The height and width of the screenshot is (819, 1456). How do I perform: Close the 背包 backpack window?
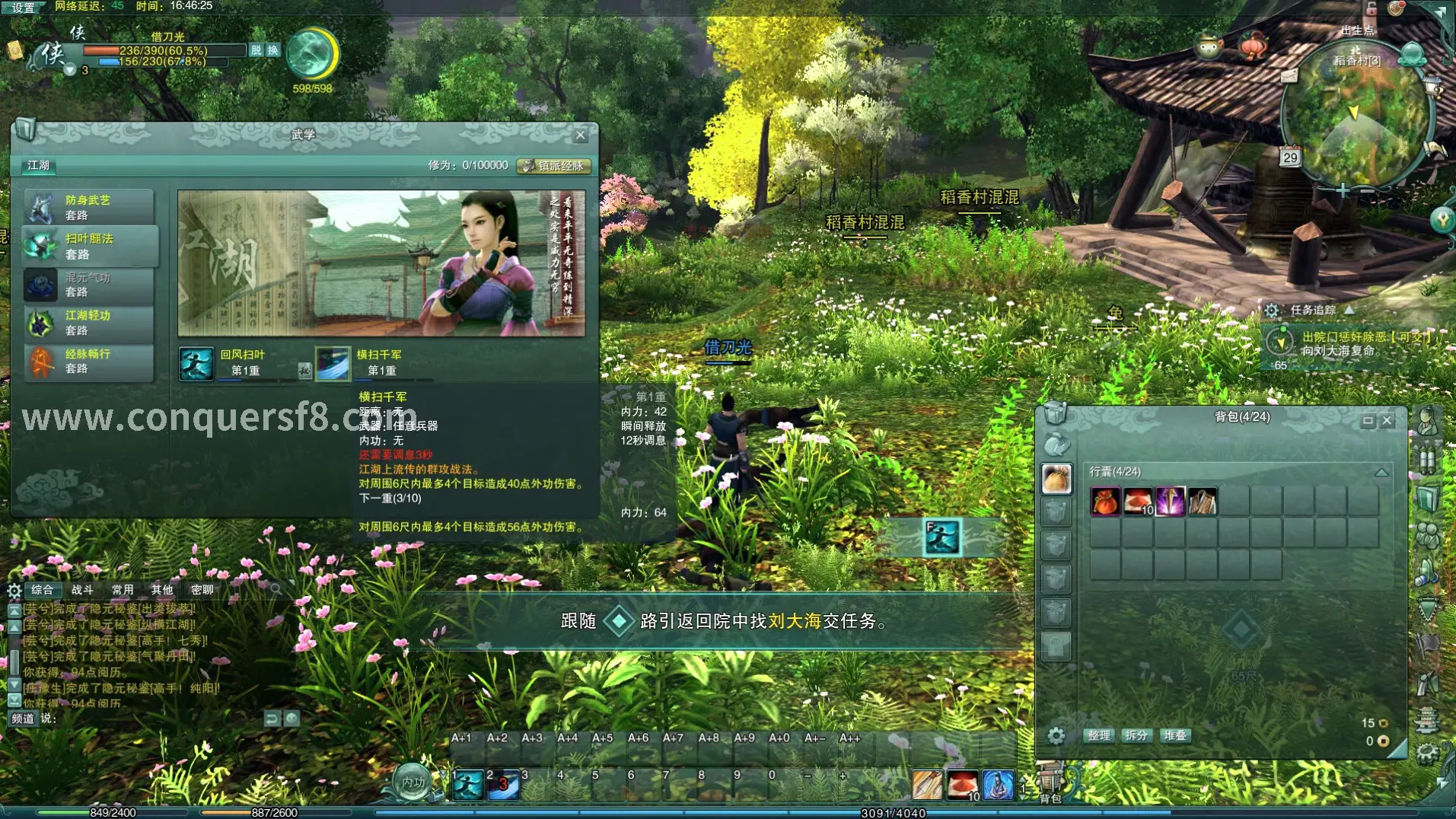coord(1387,420)
